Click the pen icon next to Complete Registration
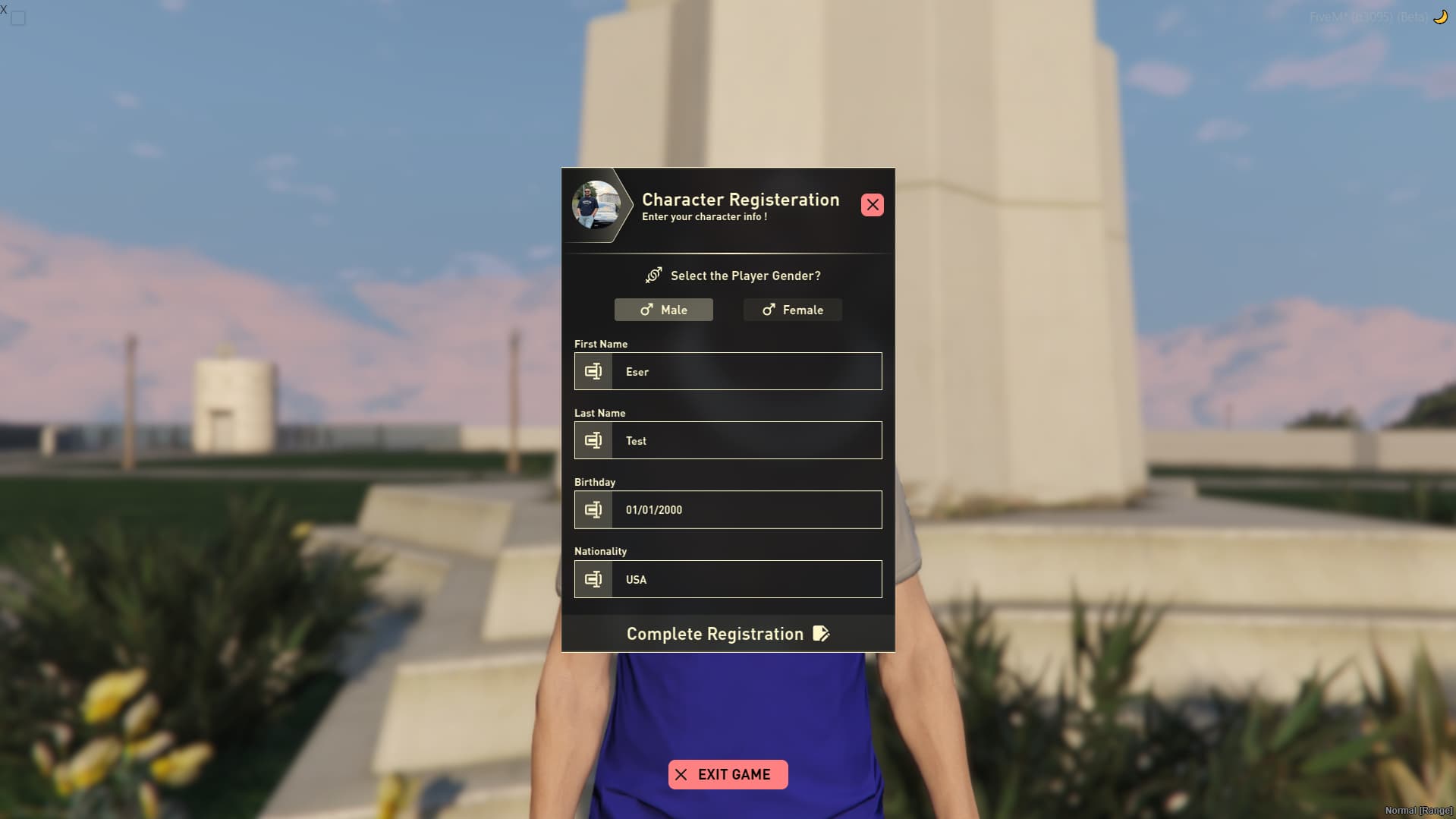Viewport: 1456px width, 819px height. pyautogui.click(x=822, y=634)
